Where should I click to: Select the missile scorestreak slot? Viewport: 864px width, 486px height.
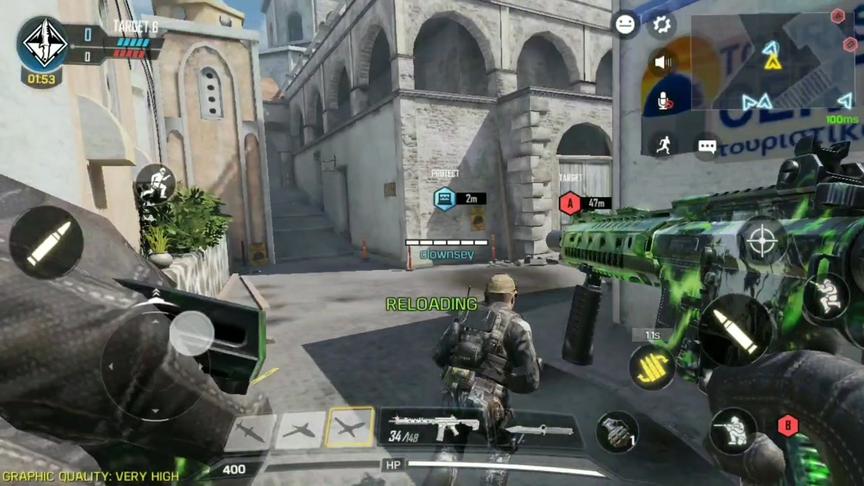(250, 432)
